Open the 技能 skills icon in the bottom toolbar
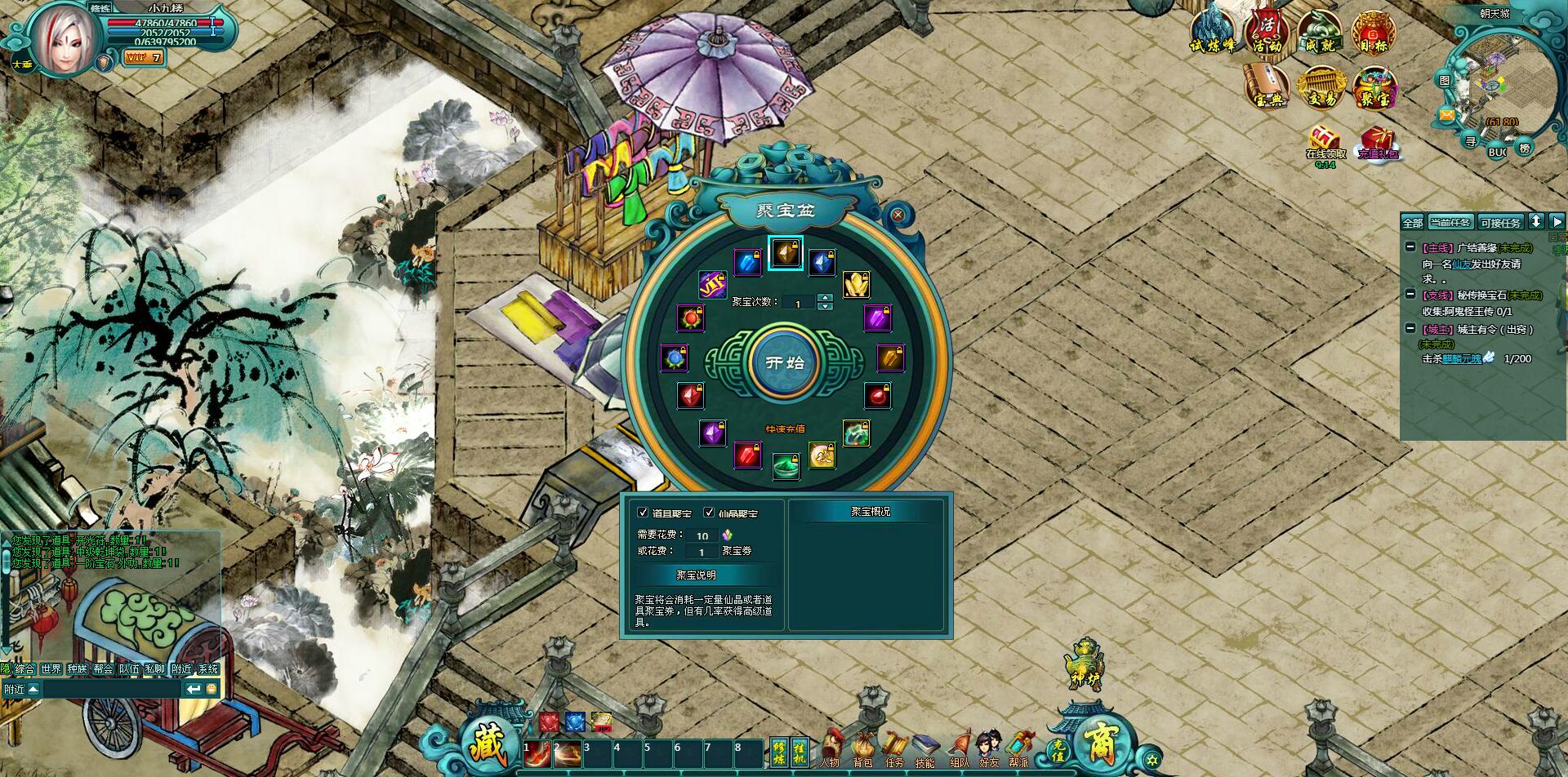 (926, 745)
